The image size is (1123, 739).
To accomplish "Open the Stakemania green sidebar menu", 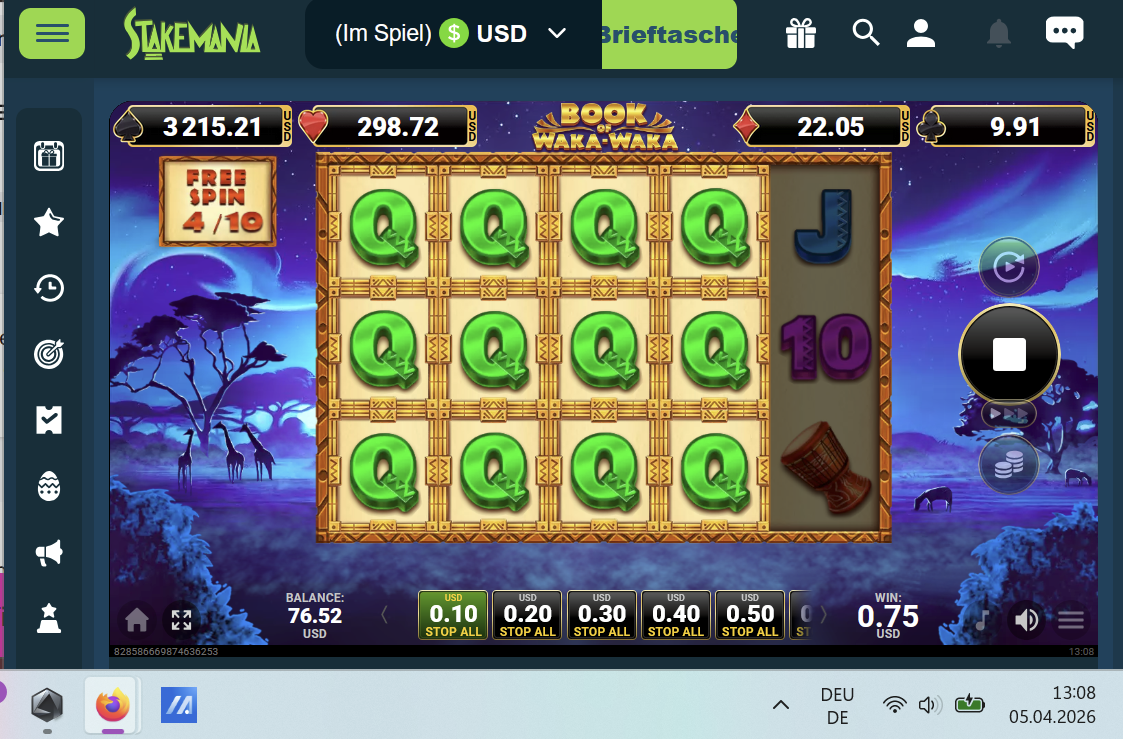I will pos(52,33).
